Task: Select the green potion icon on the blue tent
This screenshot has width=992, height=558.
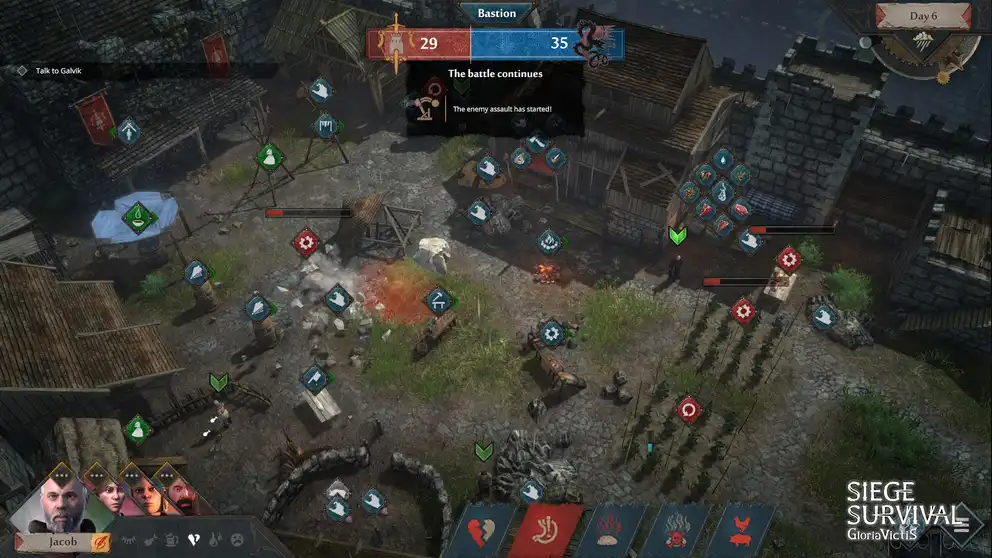Action: (137, 215)
